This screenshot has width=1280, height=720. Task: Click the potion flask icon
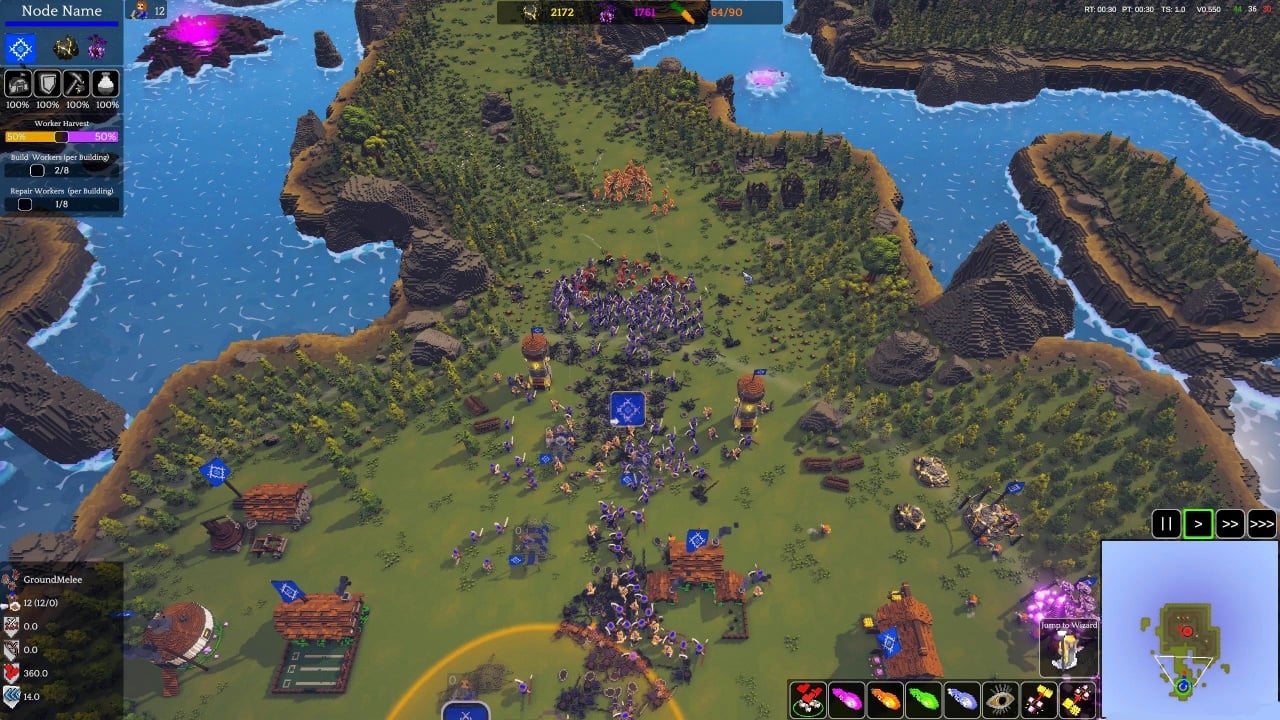coord(107,83)
